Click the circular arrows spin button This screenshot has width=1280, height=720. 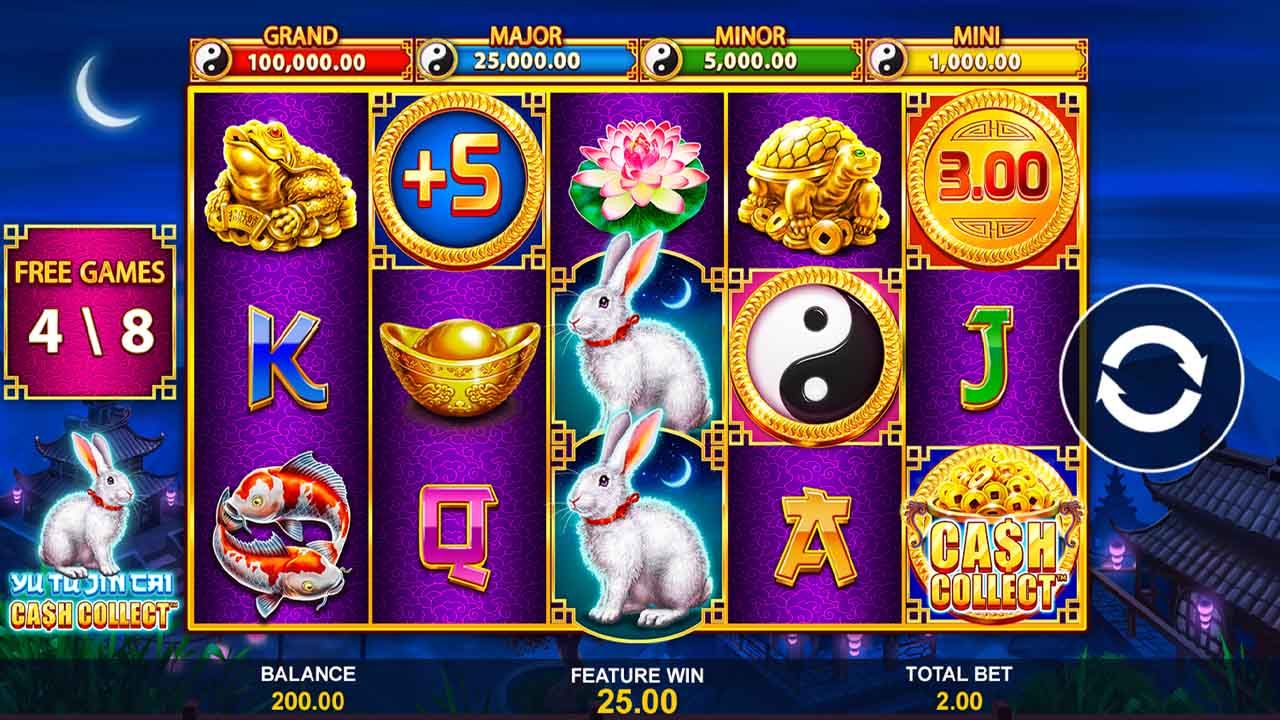coord(1150,379)
